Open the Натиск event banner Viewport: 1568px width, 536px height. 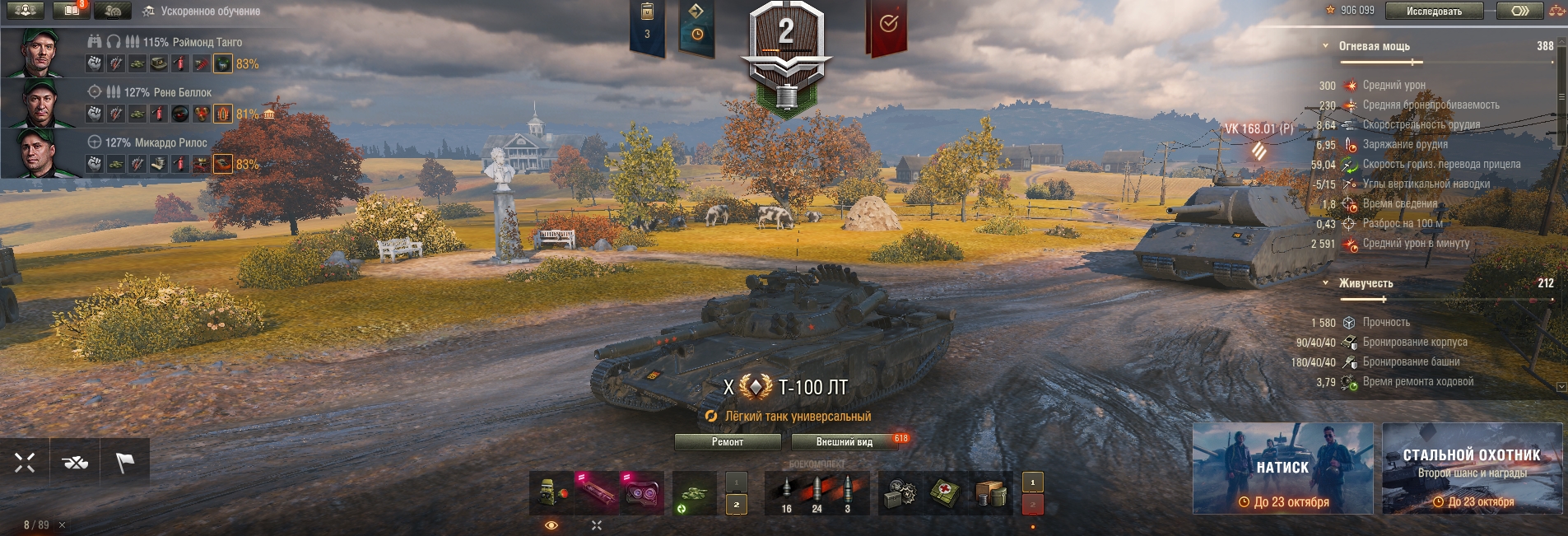click(x=1282, y=468)
